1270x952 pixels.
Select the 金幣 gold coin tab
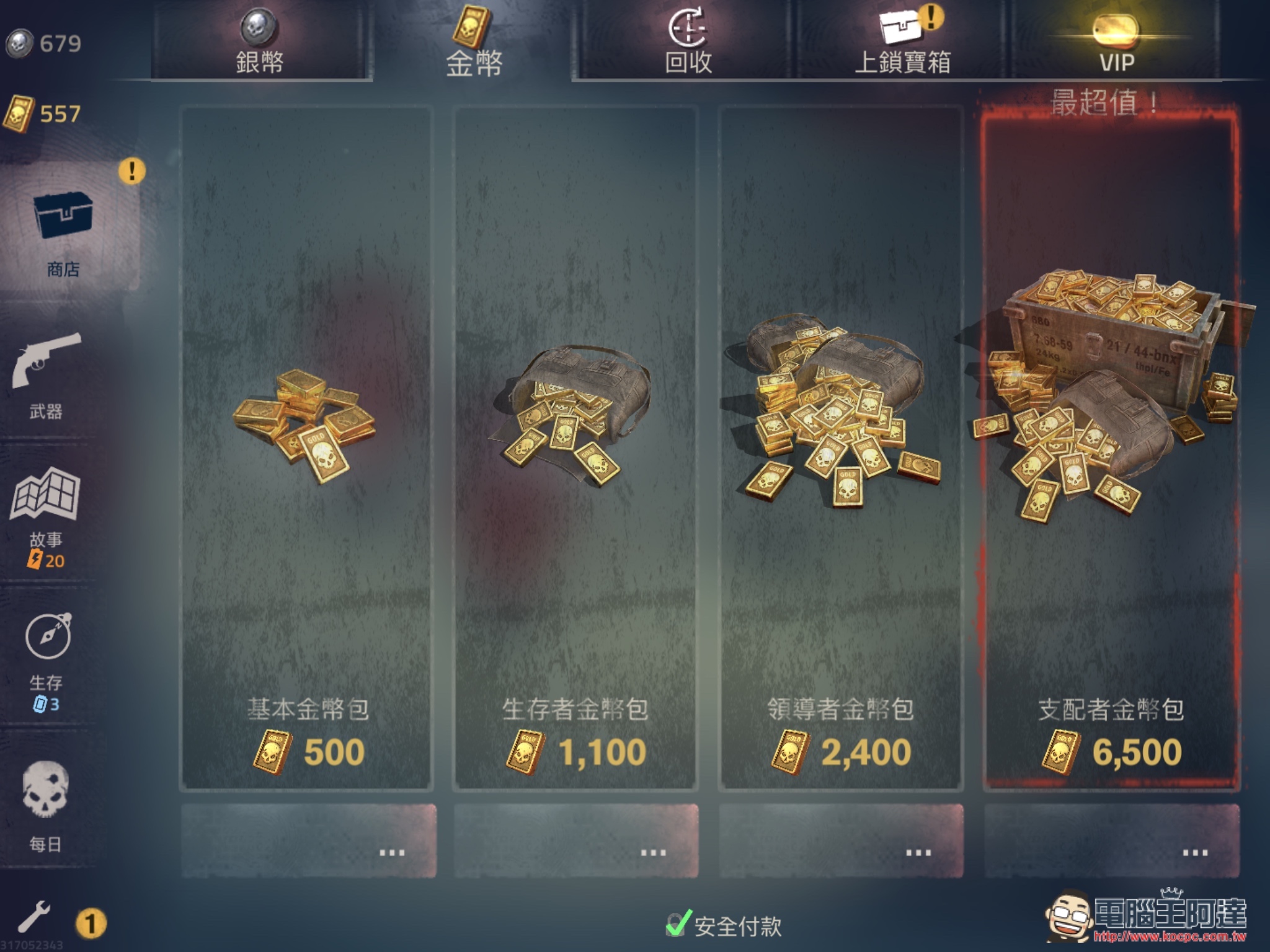473,43
